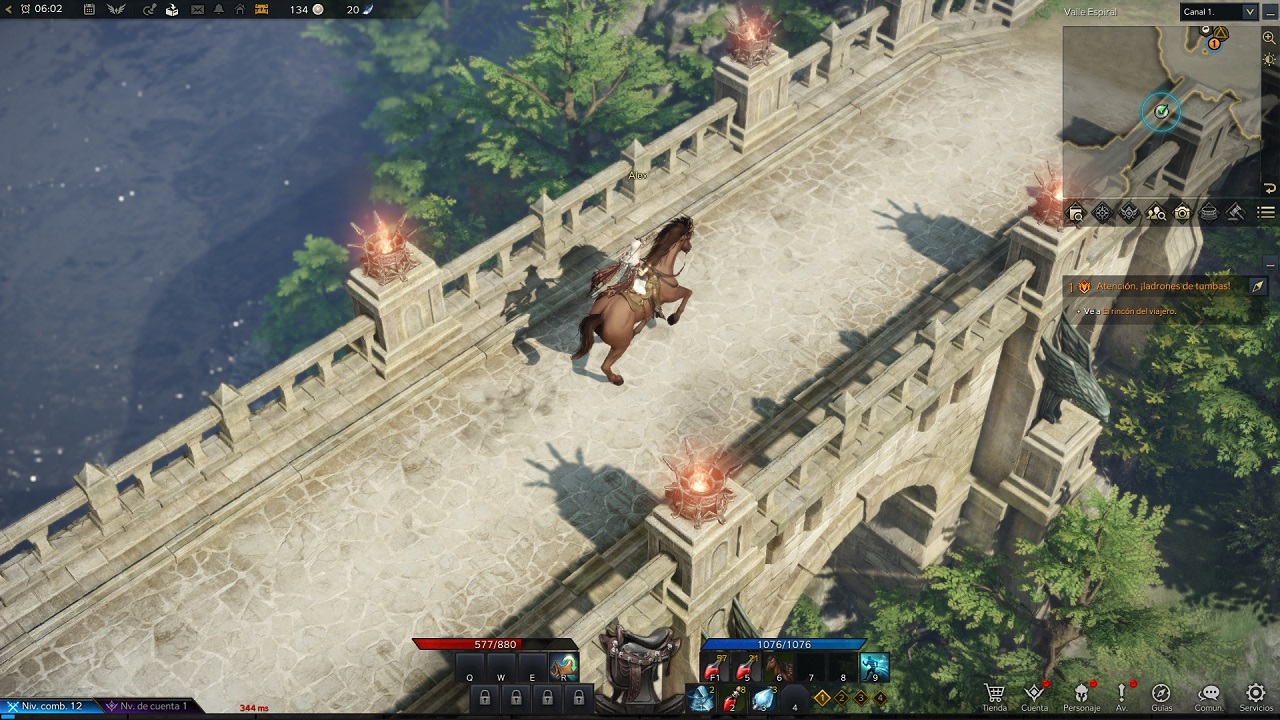Open the calendar icon in top bar
The height and width of the screenshot is (720, 1280).
[90, 10]
